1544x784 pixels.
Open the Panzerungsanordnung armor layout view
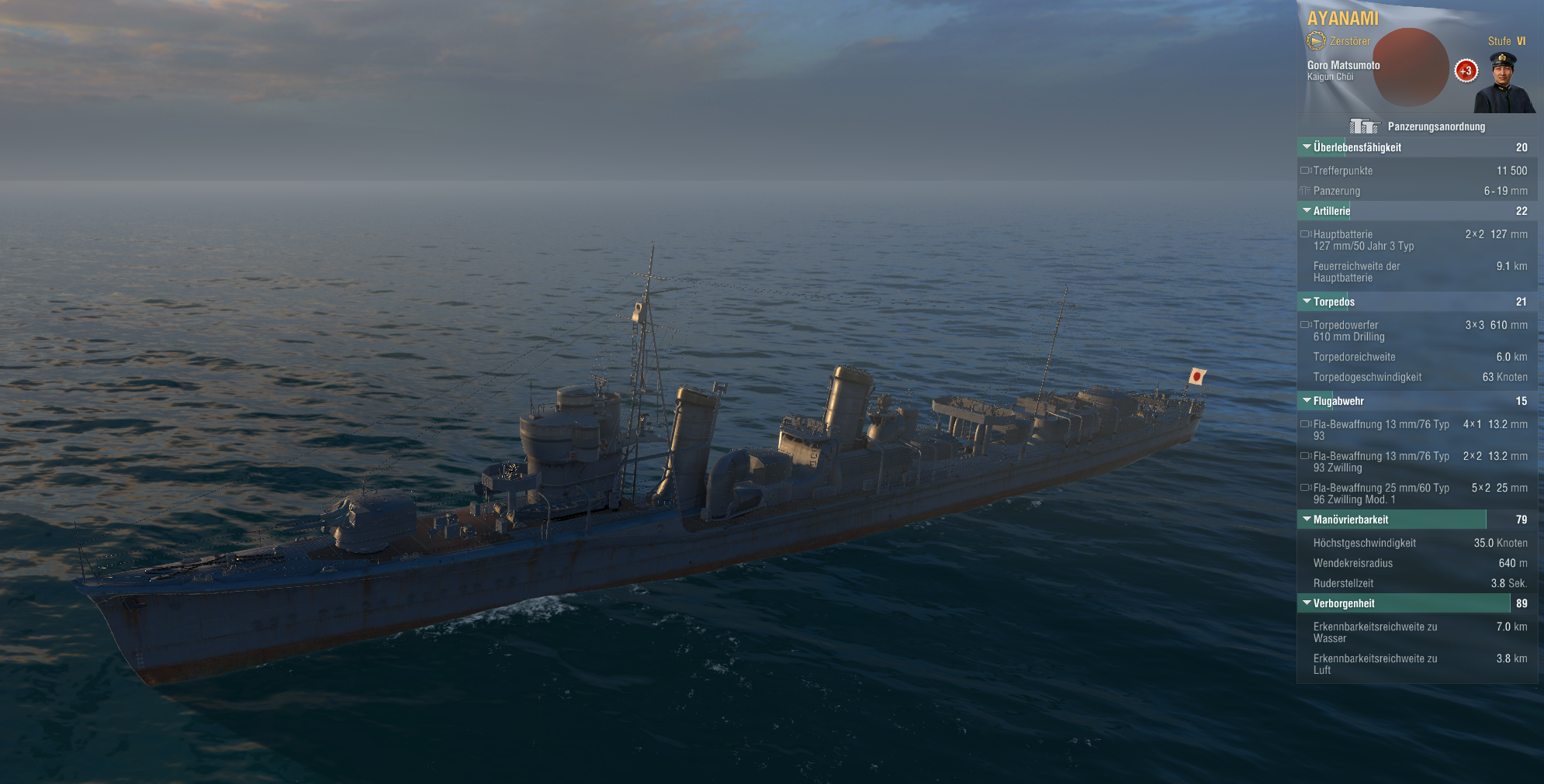tap(1417, 126)
